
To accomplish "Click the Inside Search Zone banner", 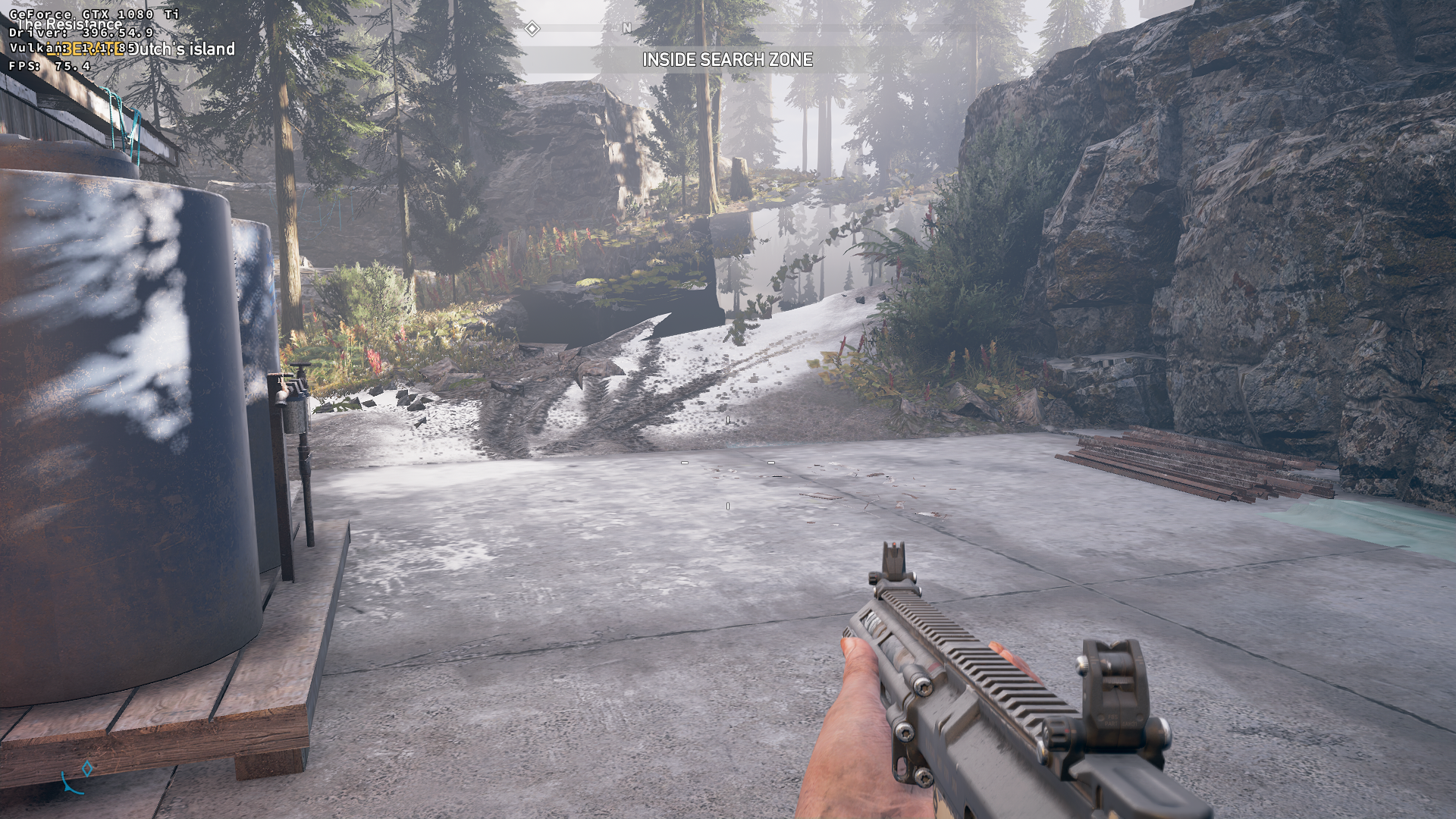I will 727,60.
